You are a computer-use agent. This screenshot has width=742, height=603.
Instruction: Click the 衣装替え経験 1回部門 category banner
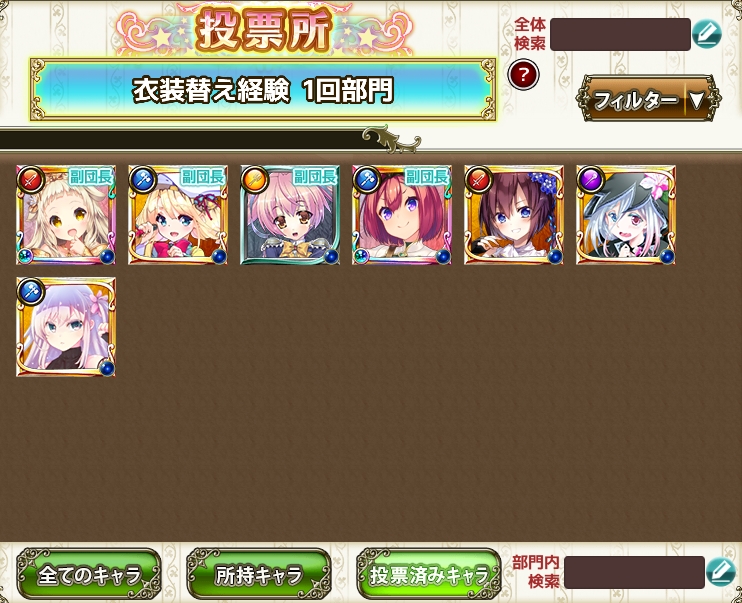[x=262, y=90]
